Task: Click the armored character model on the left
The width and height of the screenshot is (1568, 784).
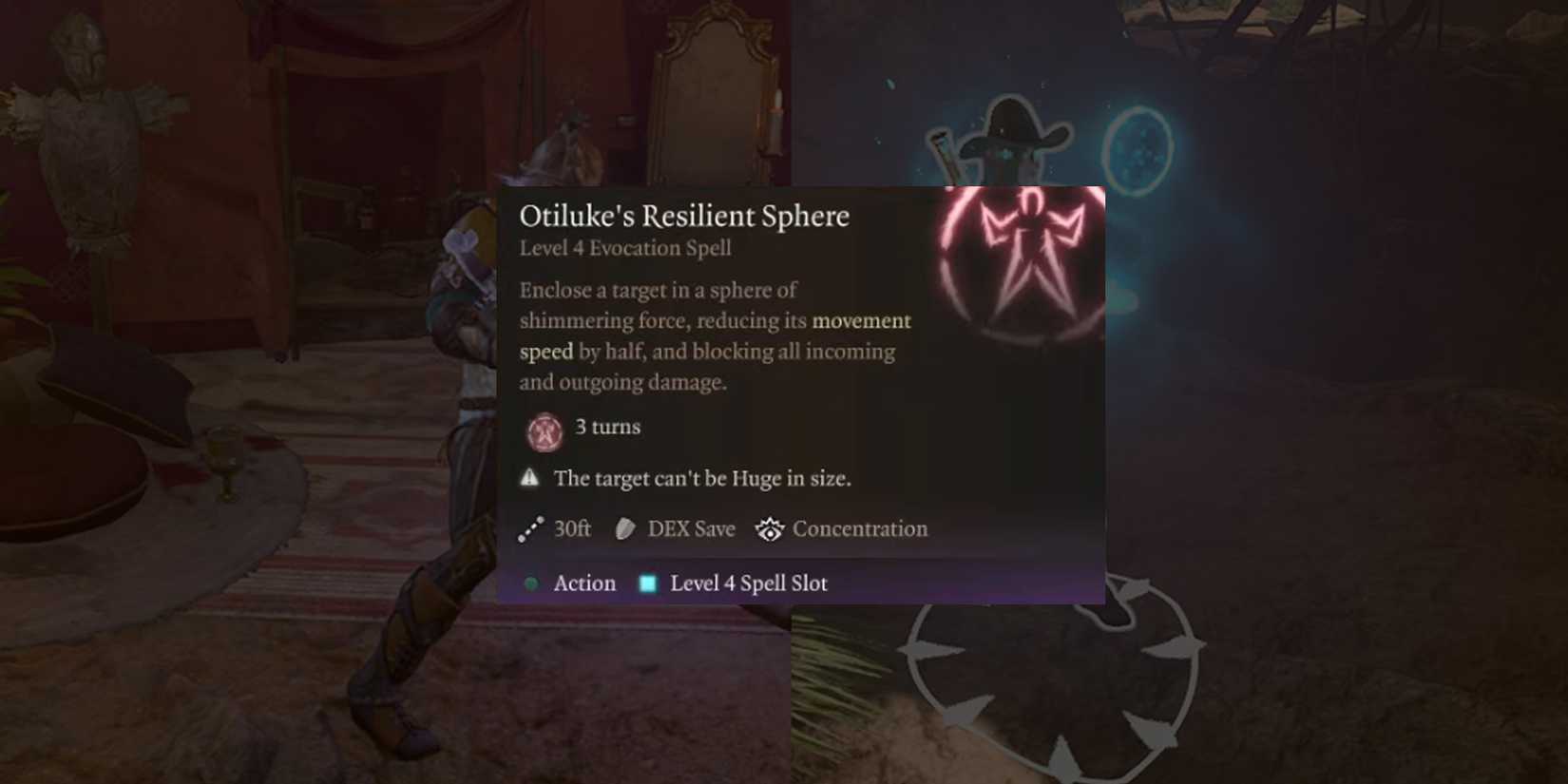Action: [x=447, y=428]
